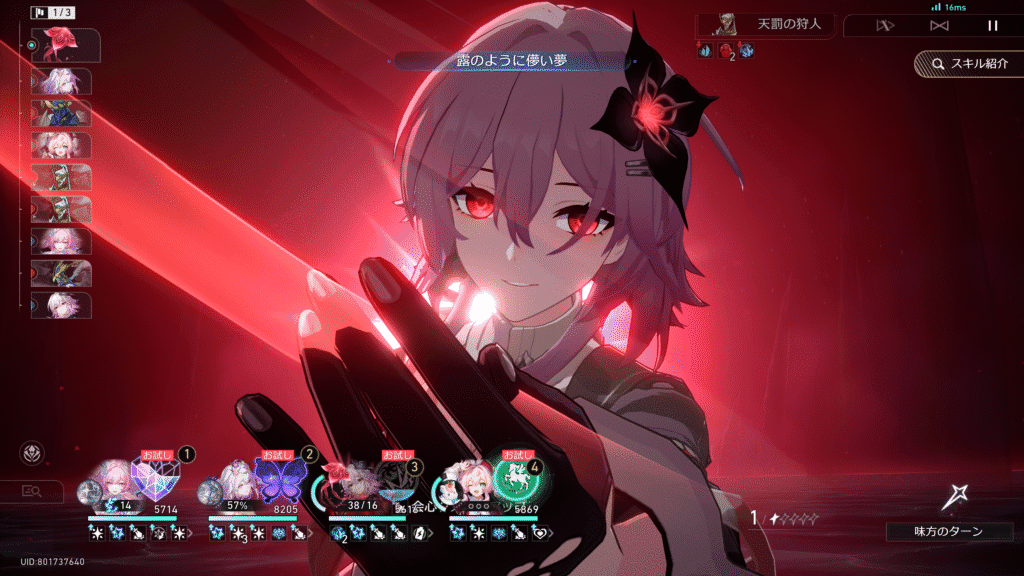1024x576 pixels.
Task: Click the red hooded debuff icon on the enemy
Action: [726, 51]
